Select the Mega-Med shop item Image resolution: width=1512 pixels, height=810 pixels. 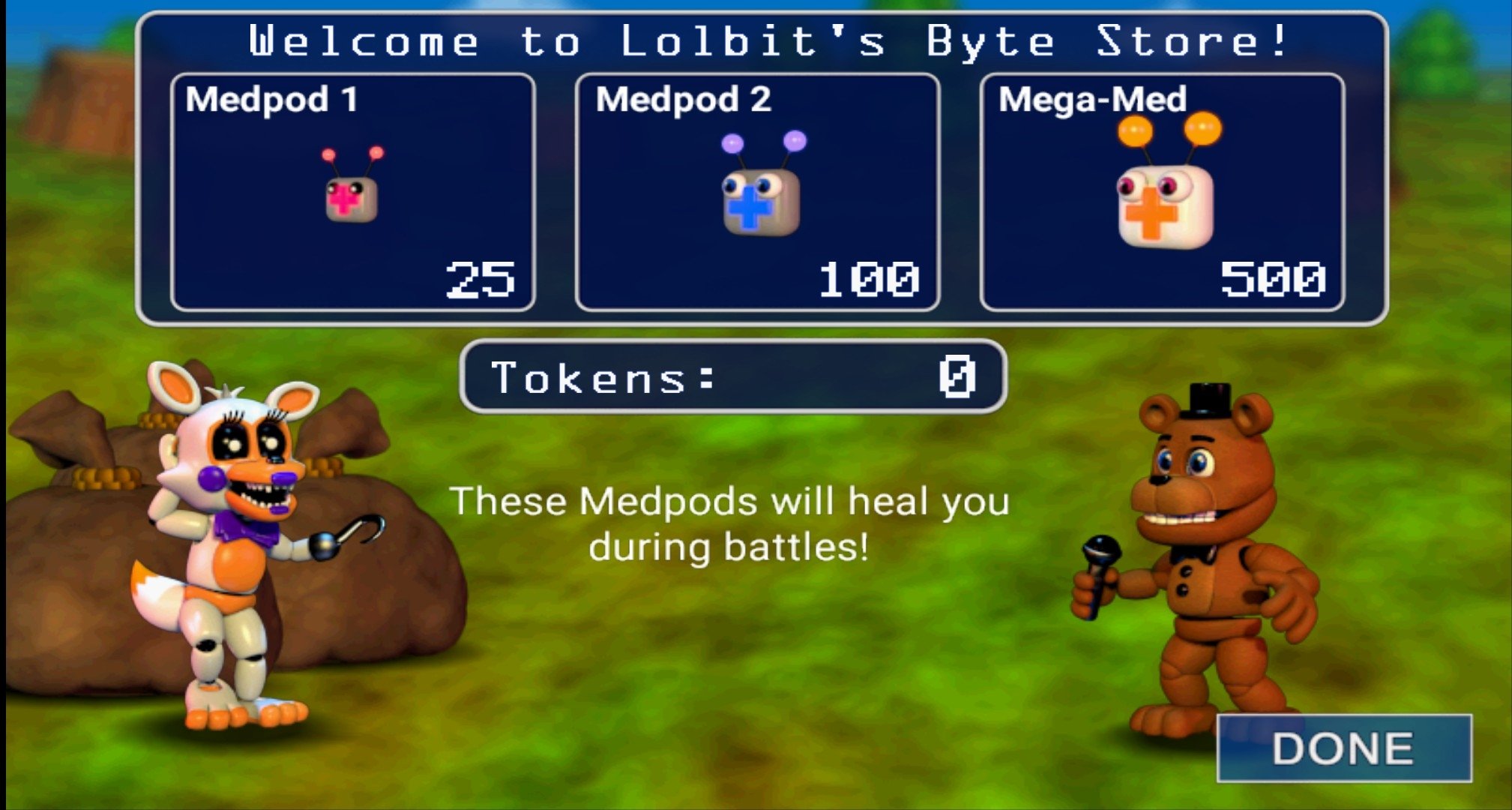tap(1162, 192)
